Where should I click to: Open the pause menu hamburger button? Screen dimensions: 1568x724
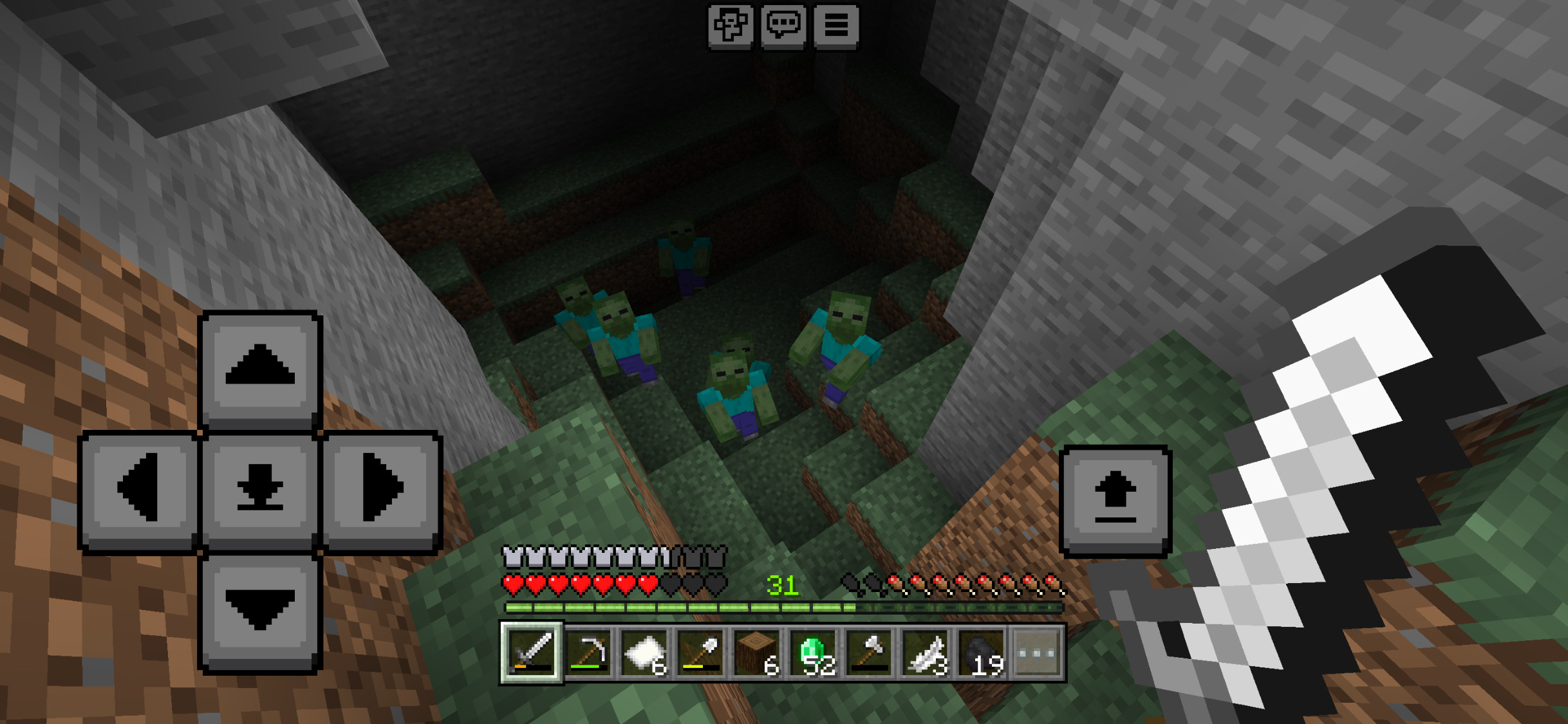836,26
